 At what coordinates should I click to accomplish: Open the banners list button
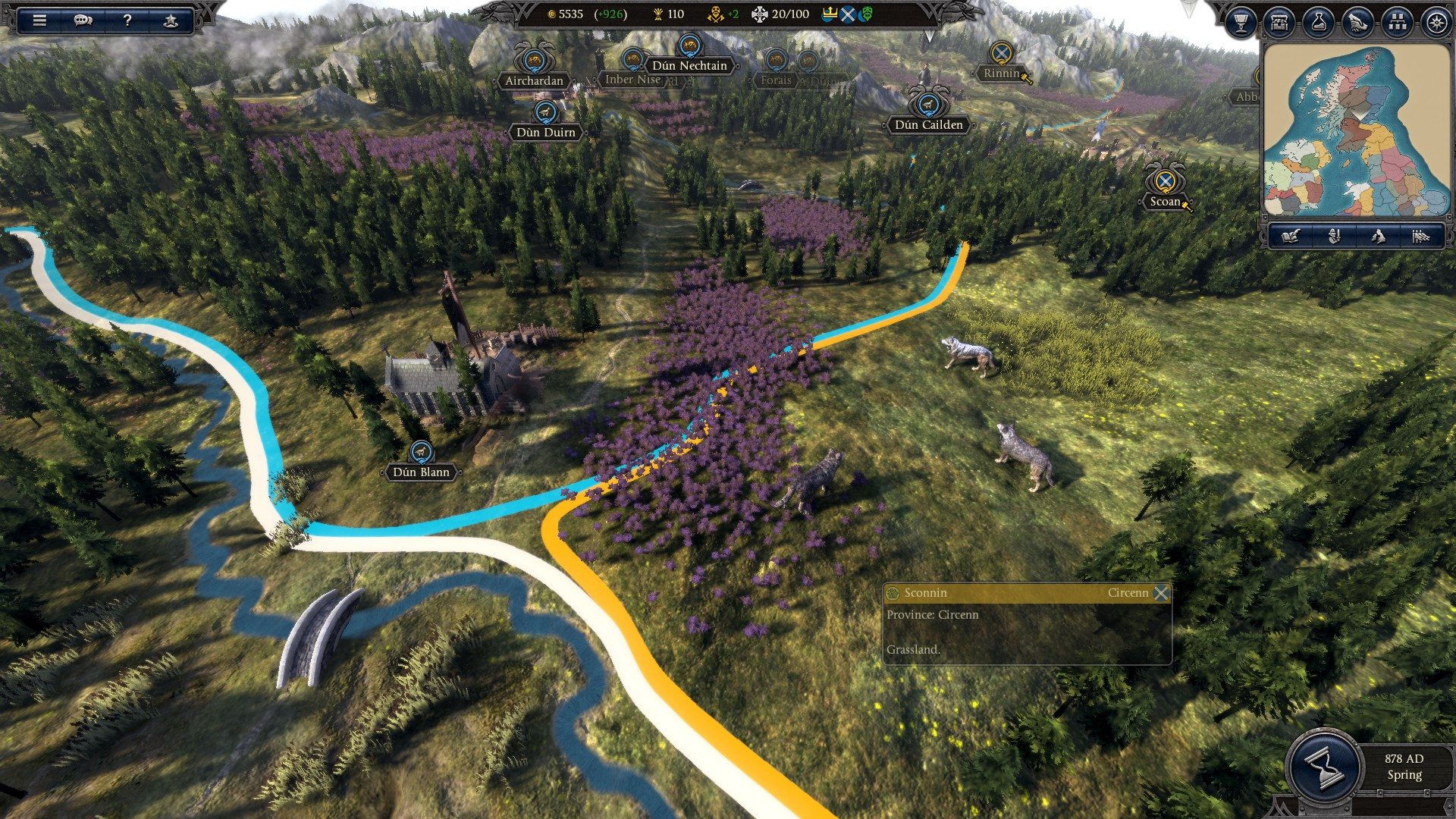[1420, 237]
